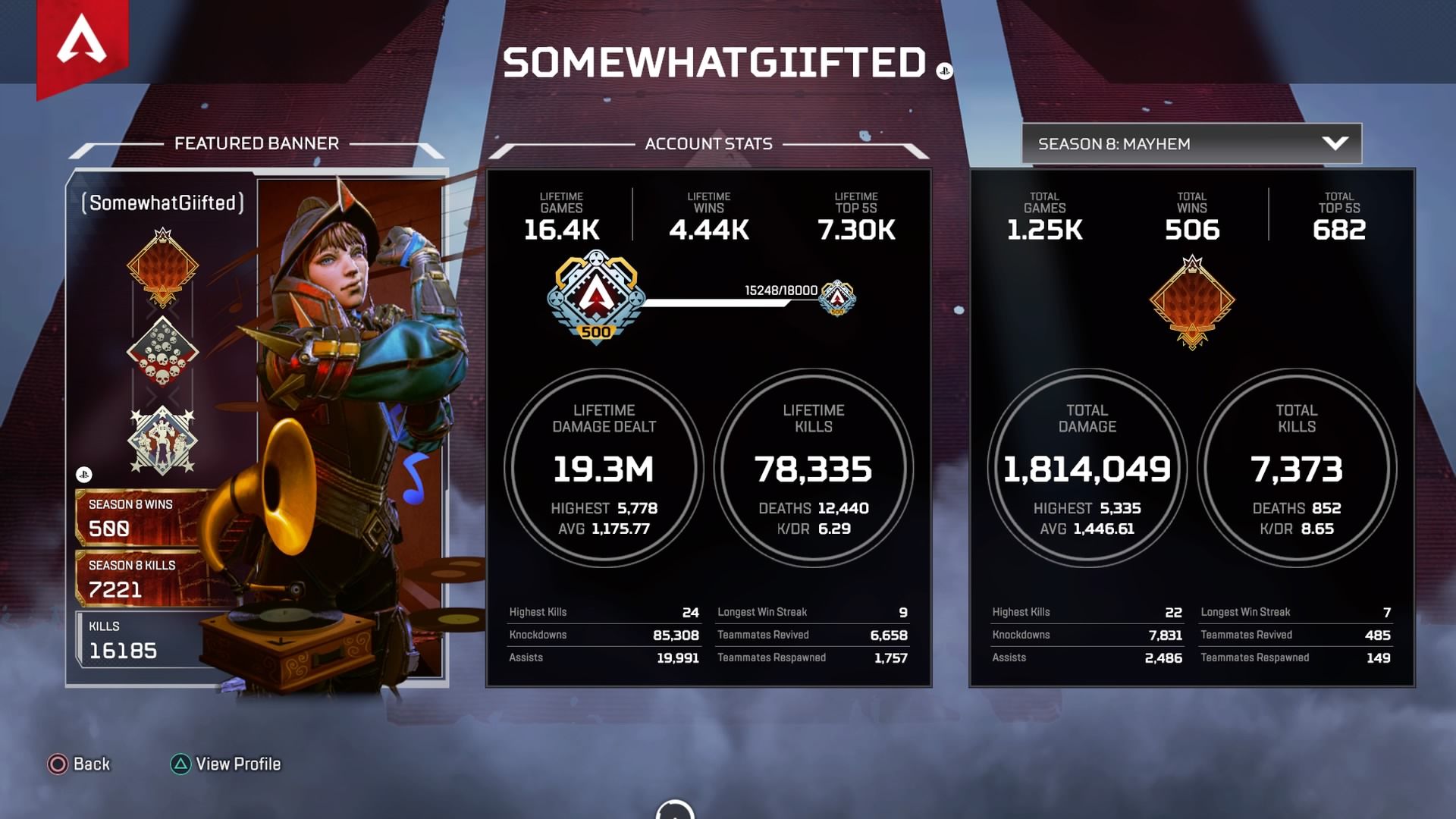Open the Season 8: Mayhem season selector
Image resolution: width=1456 pixels, height=819 pixels.
(x=1191, y=143)
